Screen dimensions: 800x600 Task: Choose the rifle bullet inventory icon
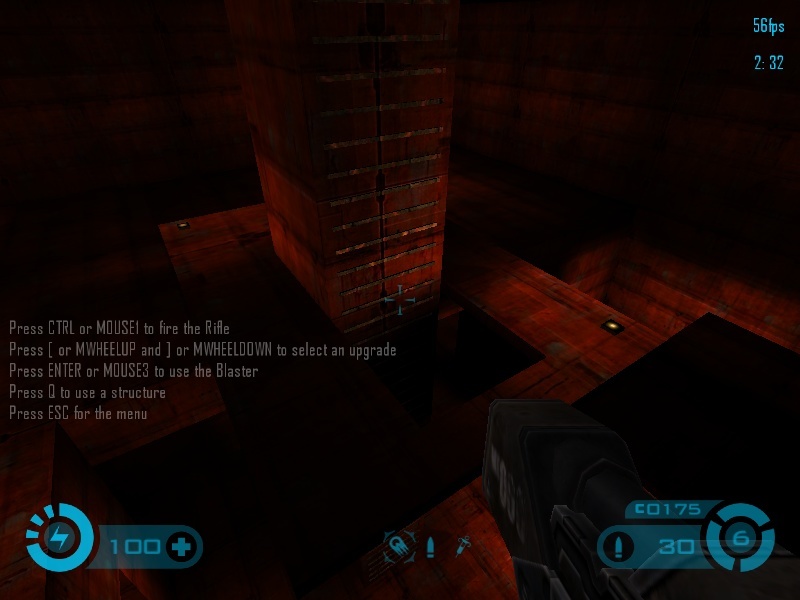click(431, 547)
